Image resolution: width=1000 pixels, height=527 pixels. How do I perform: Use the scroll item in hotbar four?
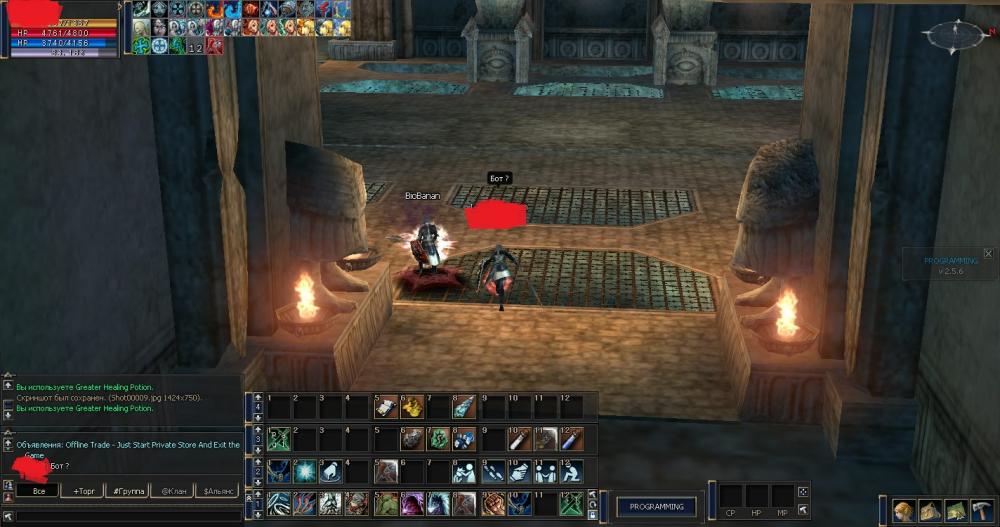coord(386,407)
